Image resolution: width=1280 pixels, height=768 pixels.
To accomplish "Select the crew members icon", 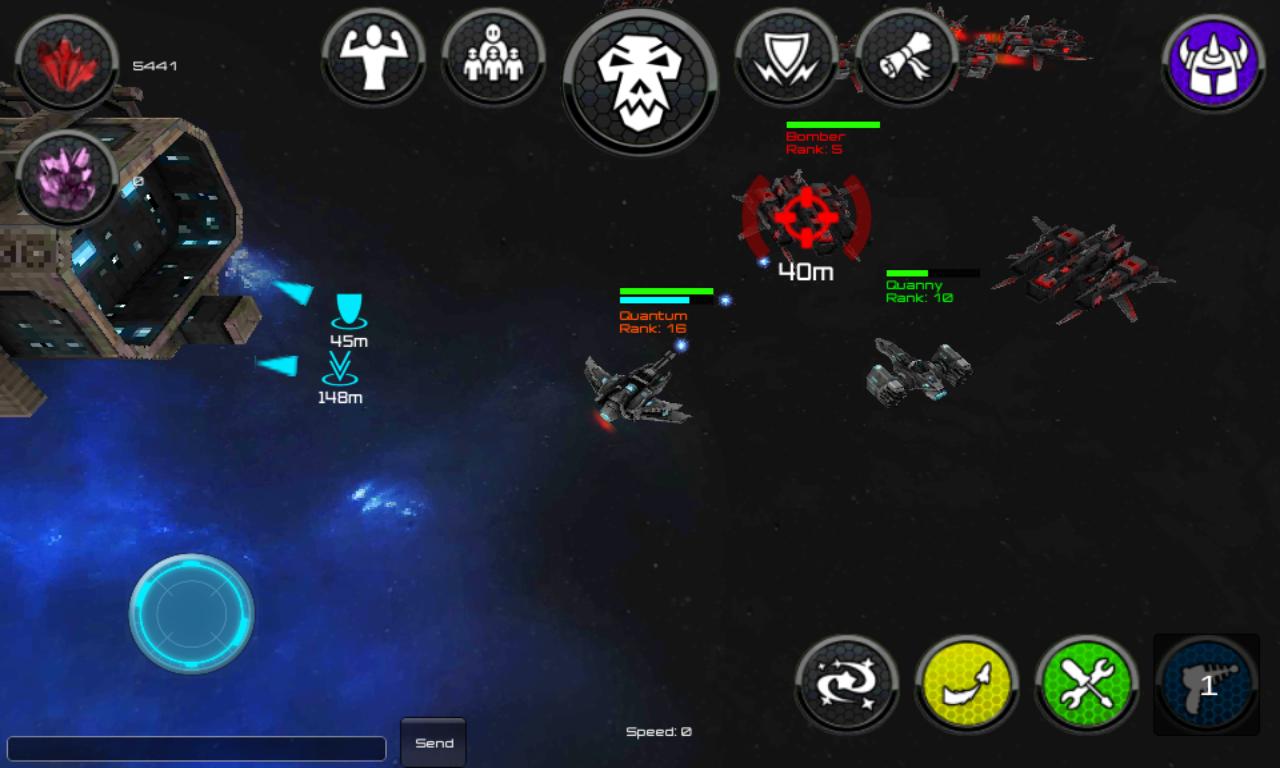I will [494, 57].
